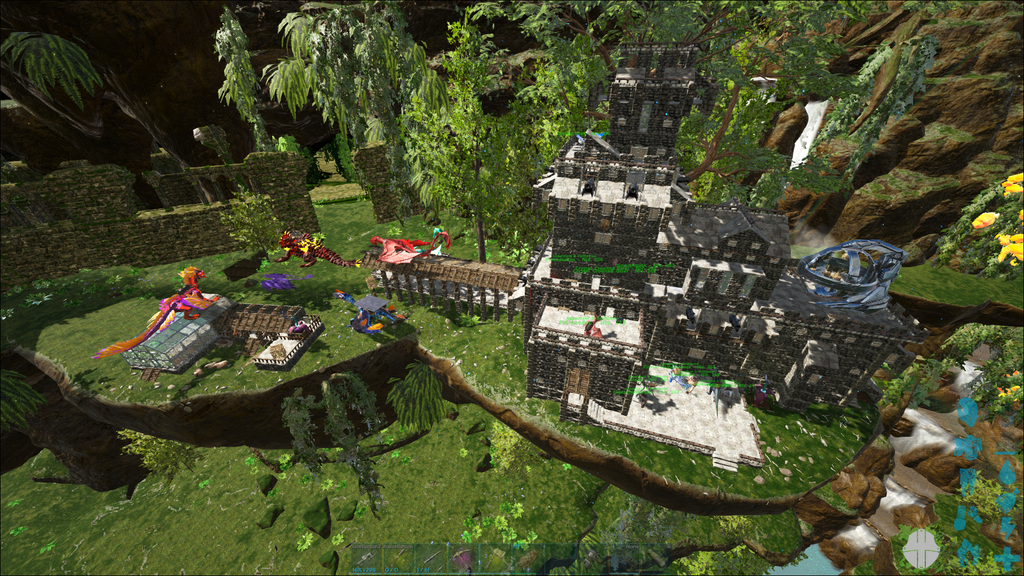Choose the brown lumpy item hotbar slot

[526, 559]
